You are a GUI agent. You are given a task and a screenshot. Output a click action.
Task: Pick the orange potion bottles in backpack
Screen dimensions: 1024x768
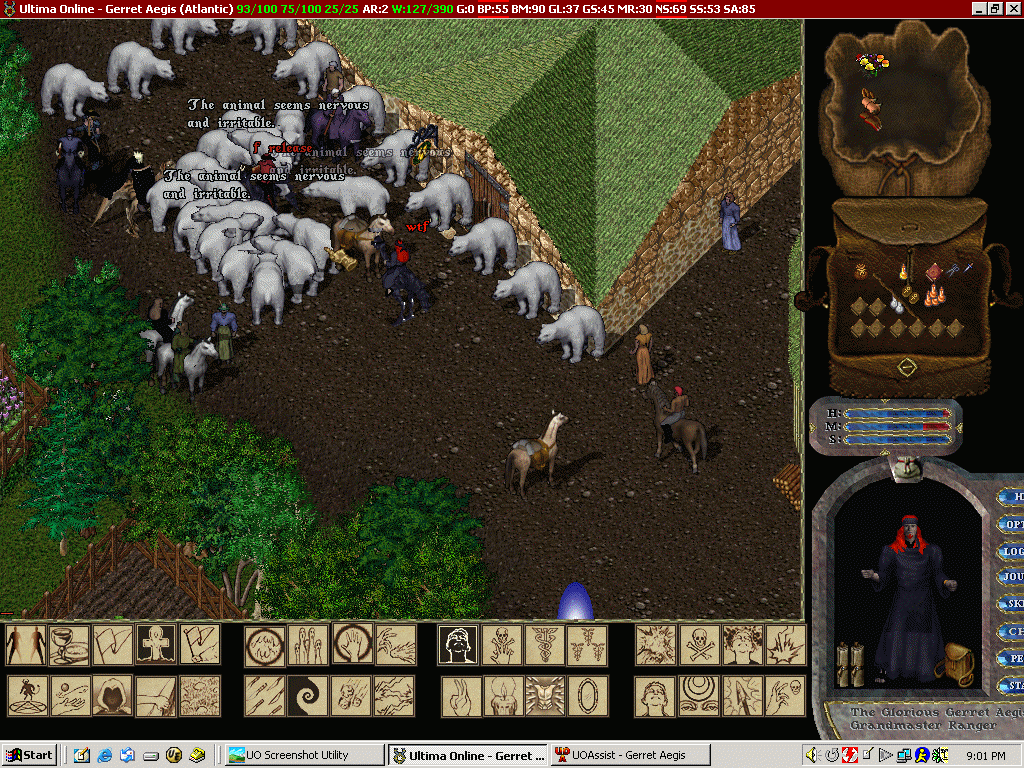tap(934, 295)
